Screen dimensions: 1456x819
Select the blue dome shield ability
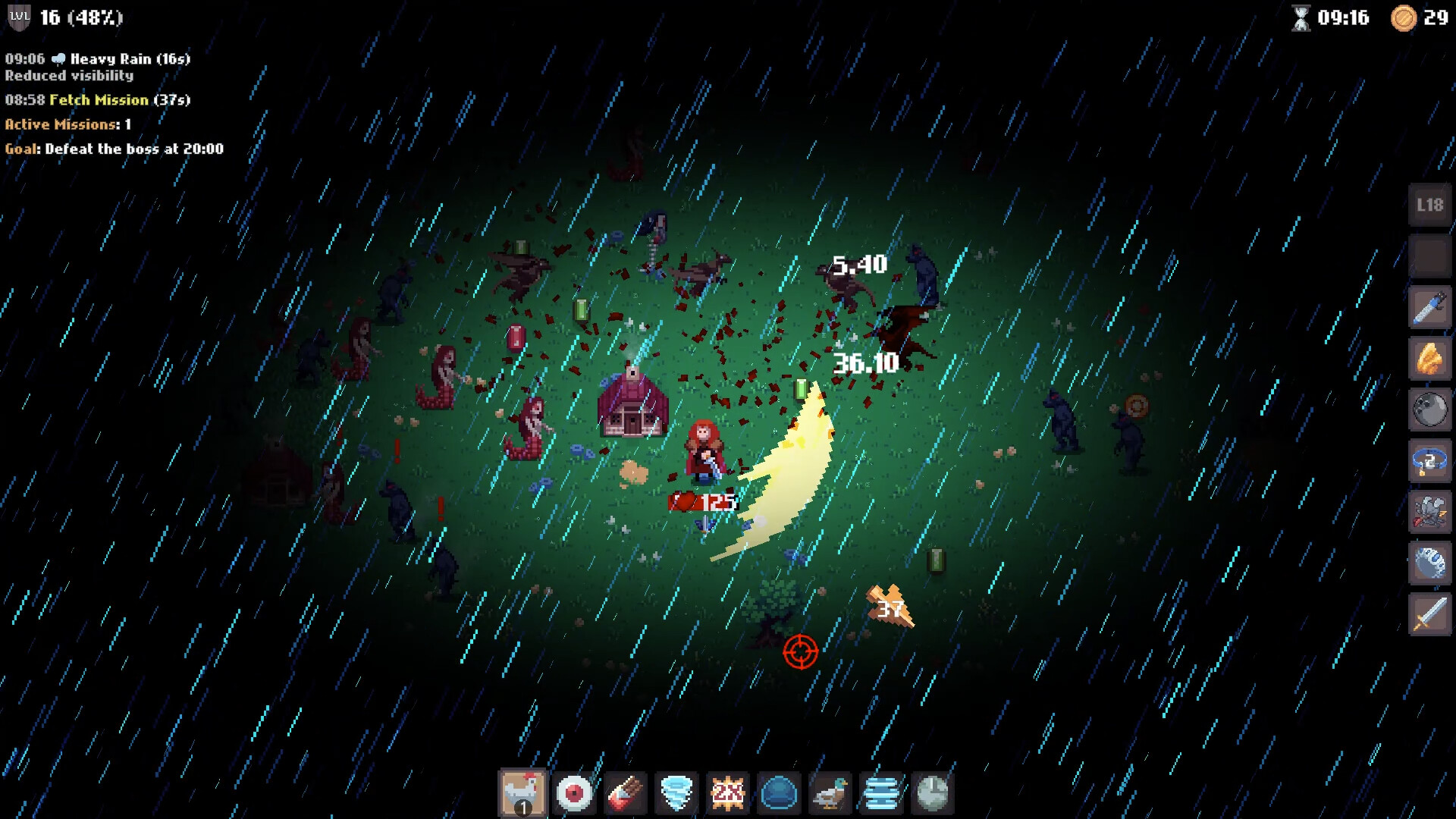click(x=779, y=793)
